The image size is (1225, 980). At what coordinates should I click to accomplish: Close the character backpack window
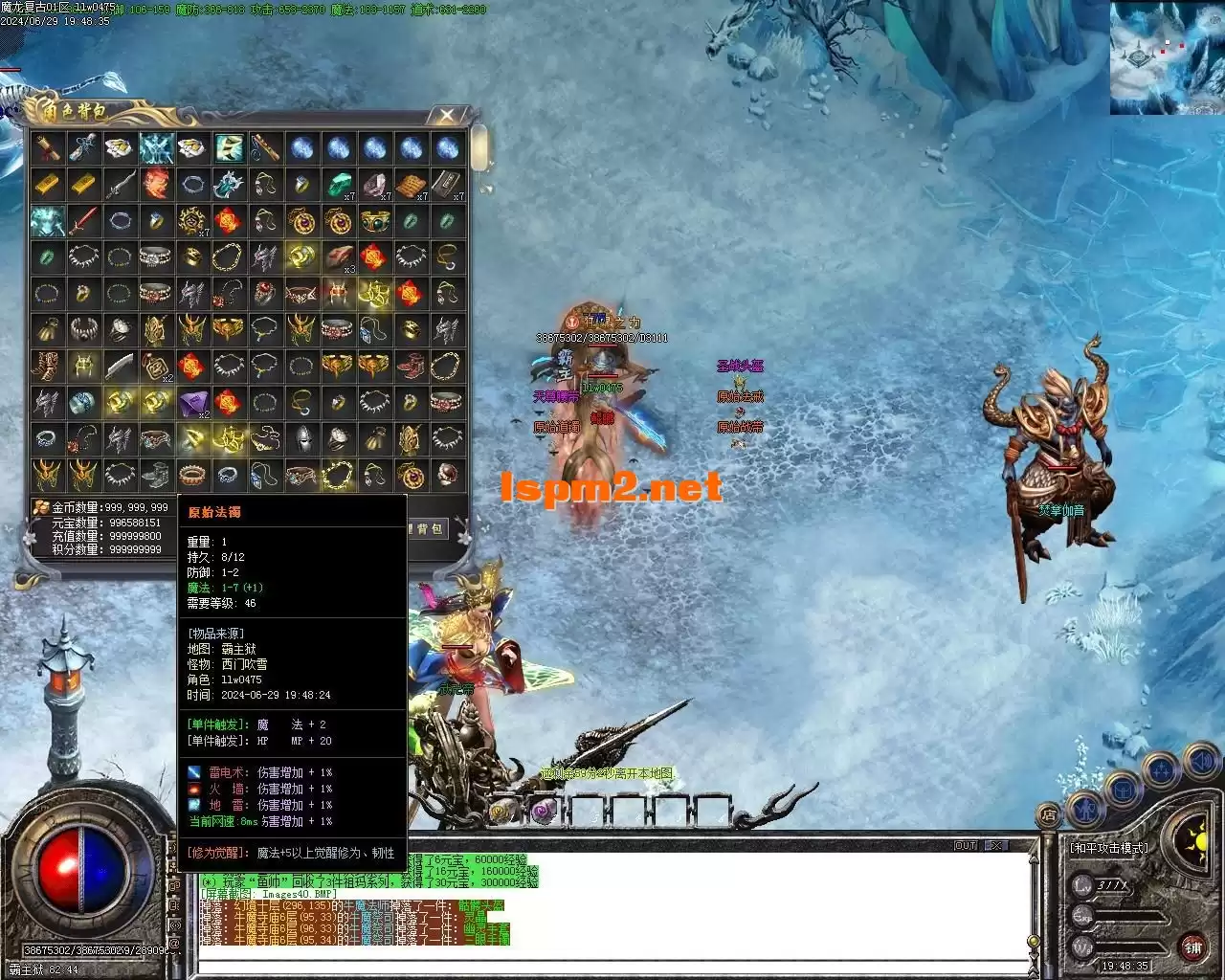coord(446,116)
